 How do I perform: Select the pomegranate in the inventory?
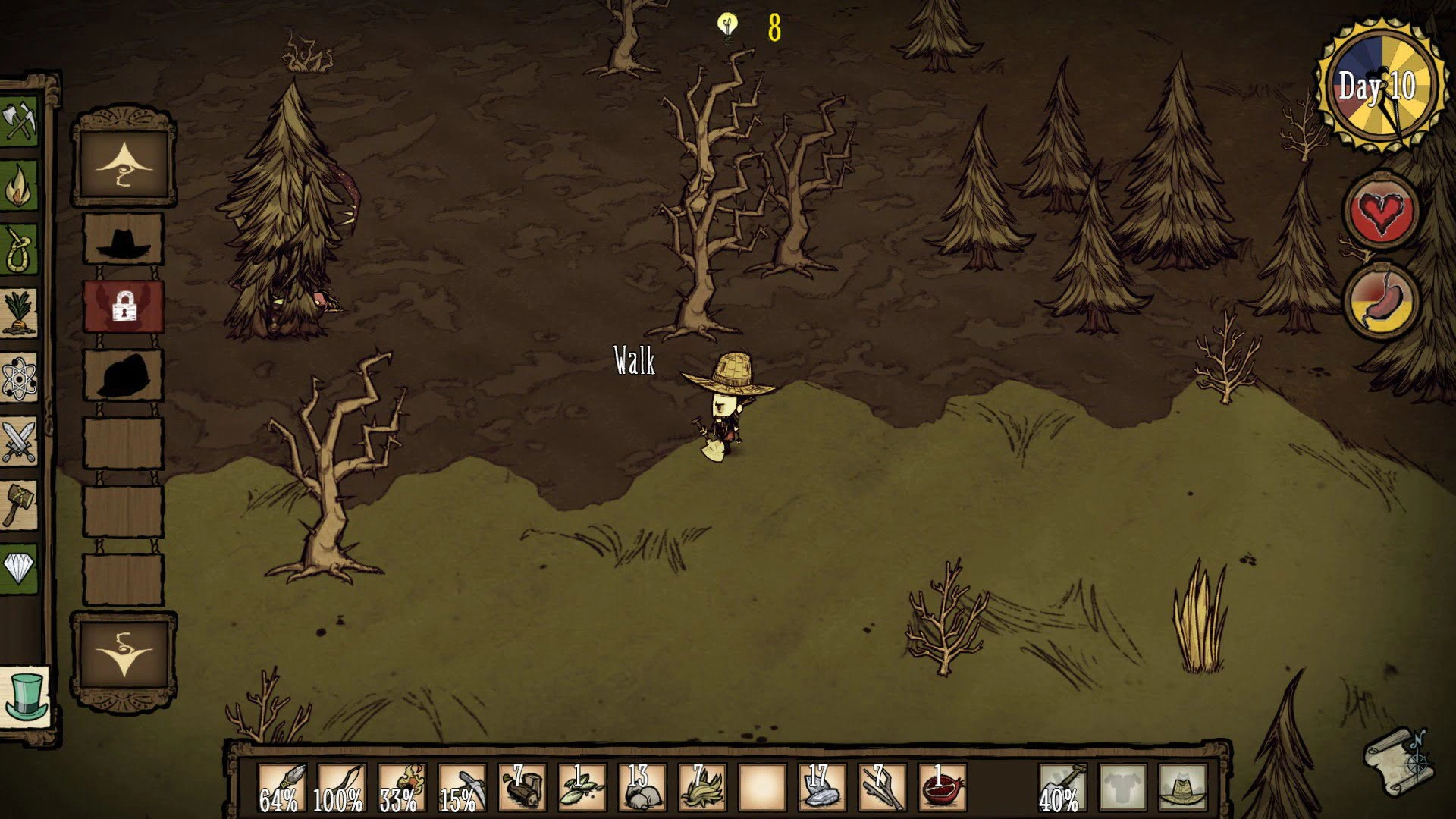[x=942, y=789]
